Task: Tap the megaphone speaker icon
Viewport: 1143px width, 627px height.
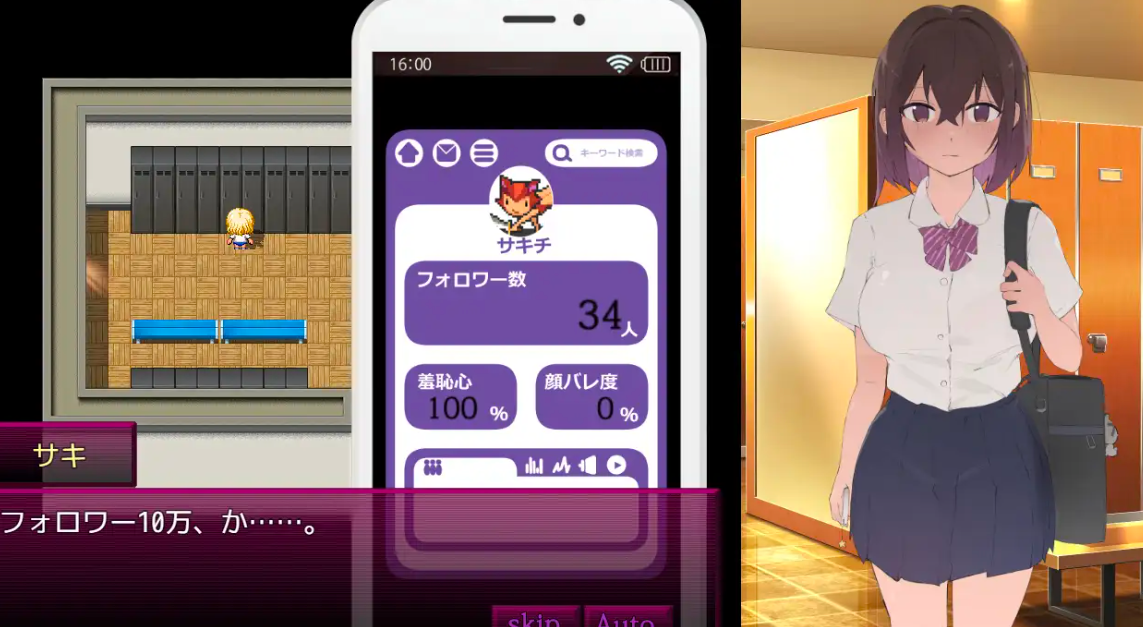Action: [x=587, y=465]
